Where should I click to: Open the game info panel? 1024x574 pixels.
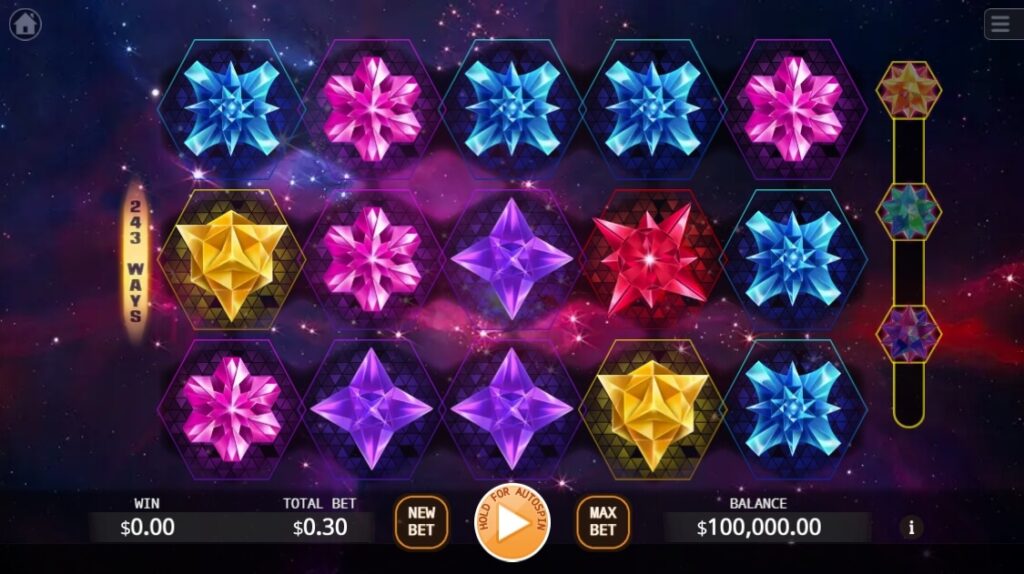[x=910, y=526]
